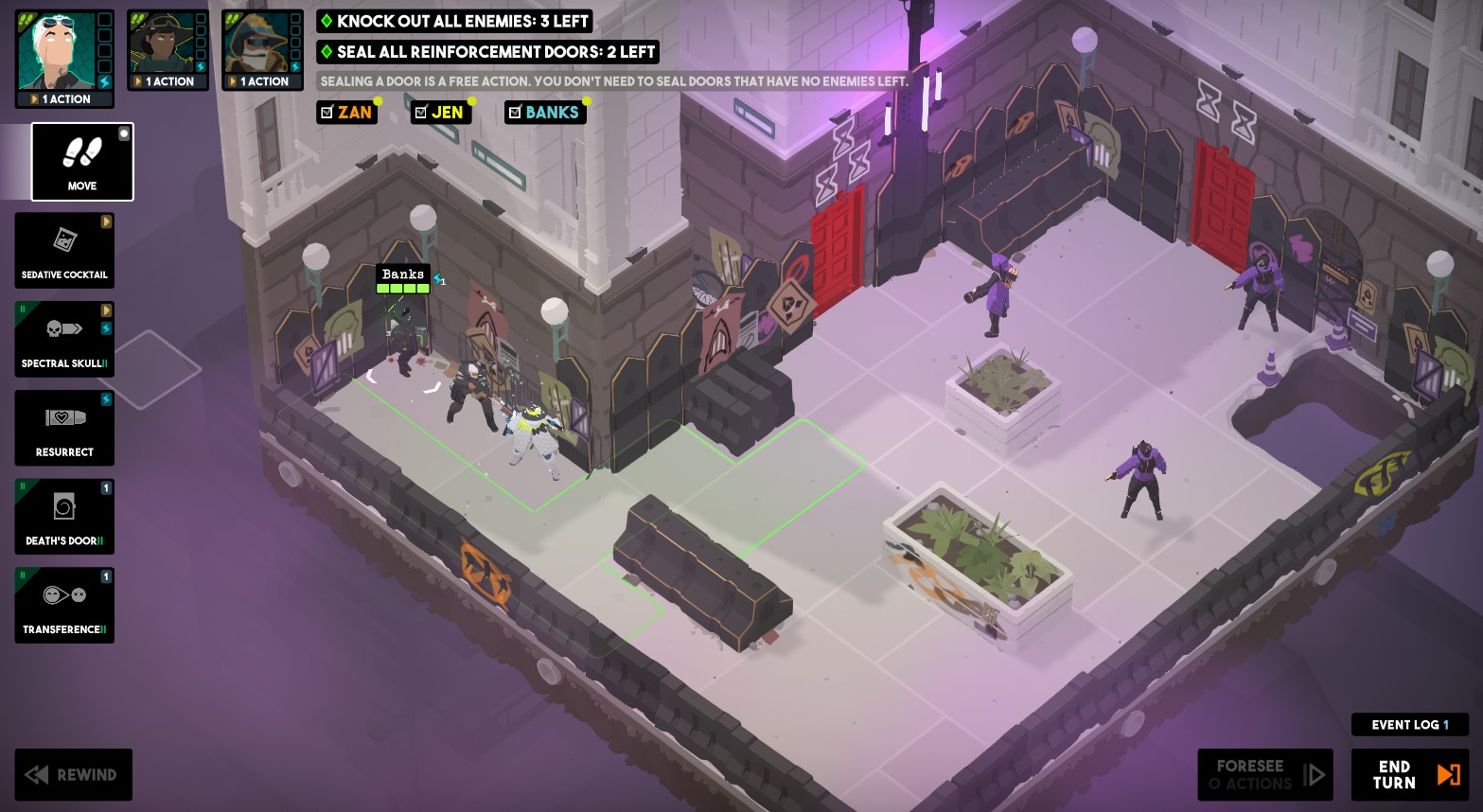Image resolution: width=1483 pixels, height=812 pixels.
Task: Toggle the BANKS objective checkbox
Action: click(515, 113)
